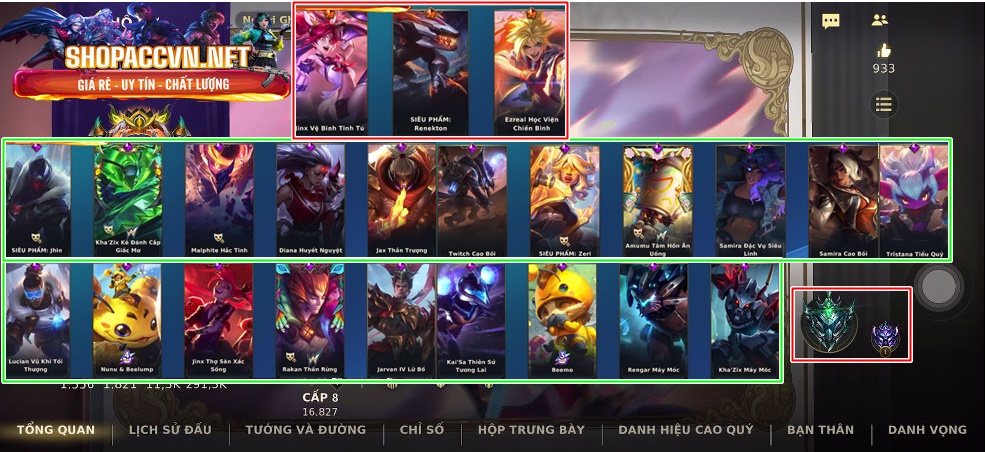Viewport: 985px width, 452px height.
Task: Select the CHỈ SỐ tab
Action: coord(421,430)
